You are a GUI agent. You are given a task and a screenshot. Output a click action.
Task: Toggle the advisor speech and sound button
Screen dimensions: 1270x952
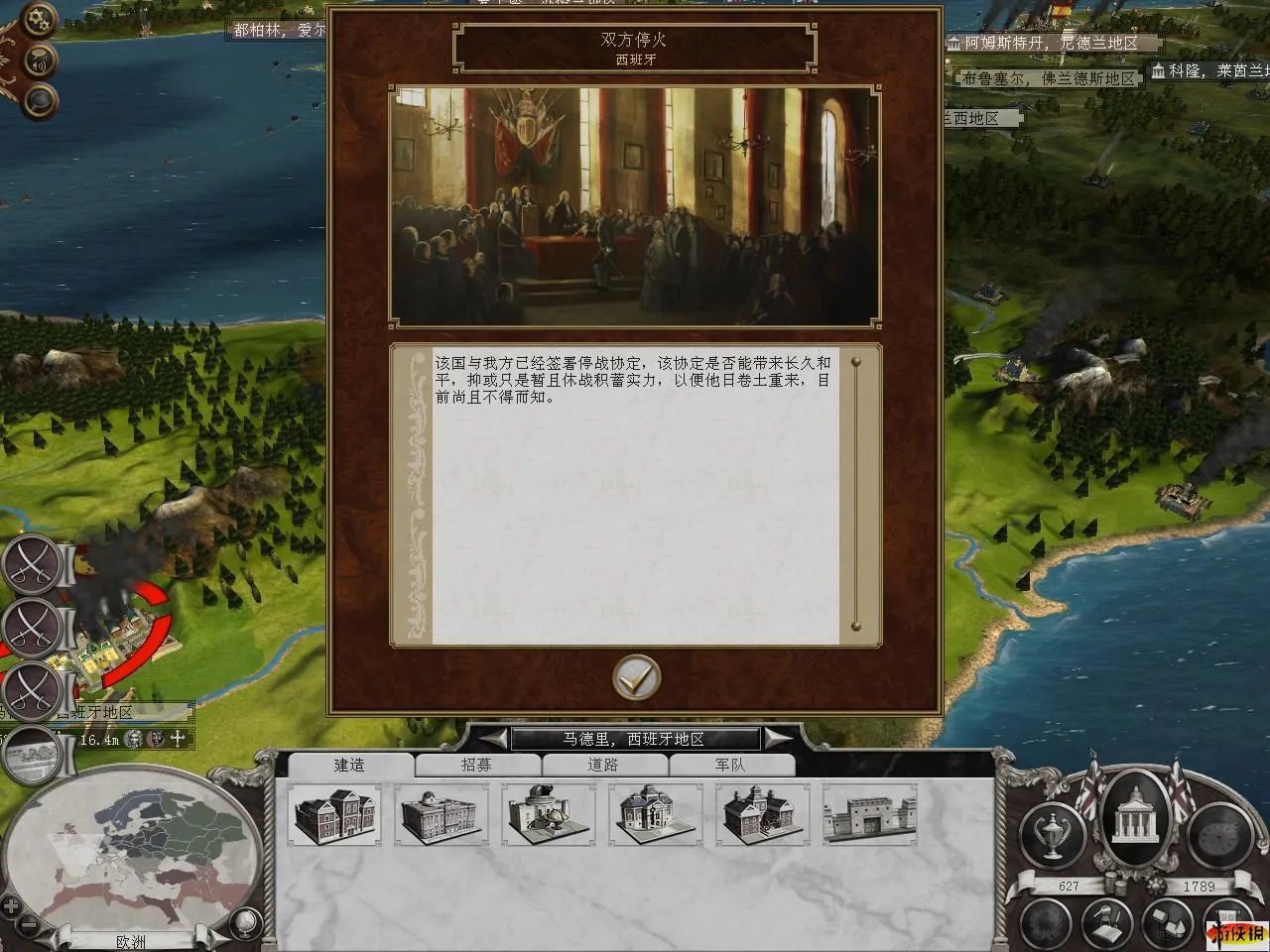tap(40, 62)
